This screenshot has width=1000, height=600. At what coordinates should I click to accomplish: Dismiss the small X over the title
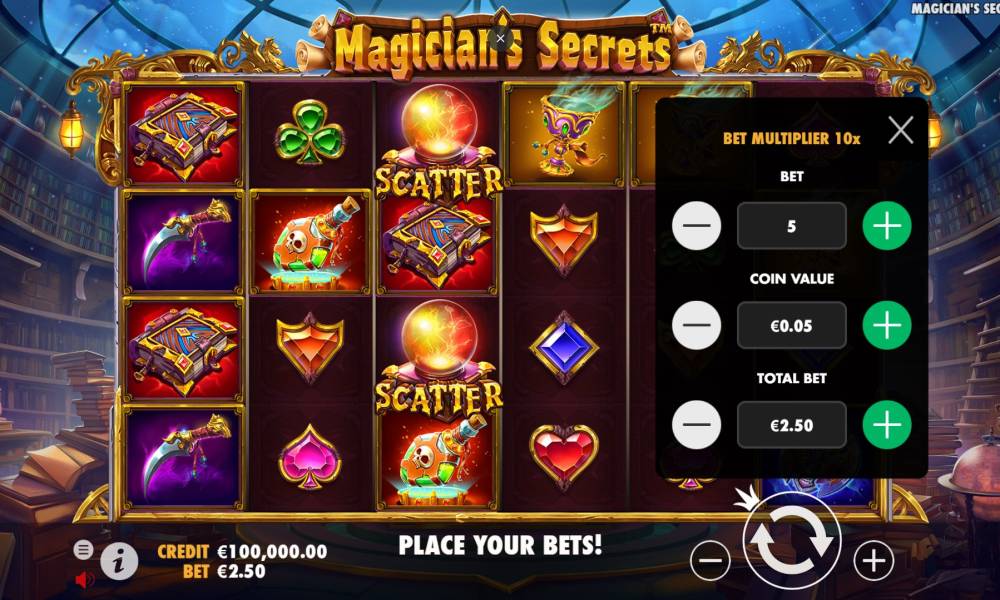tap(501, 38)
